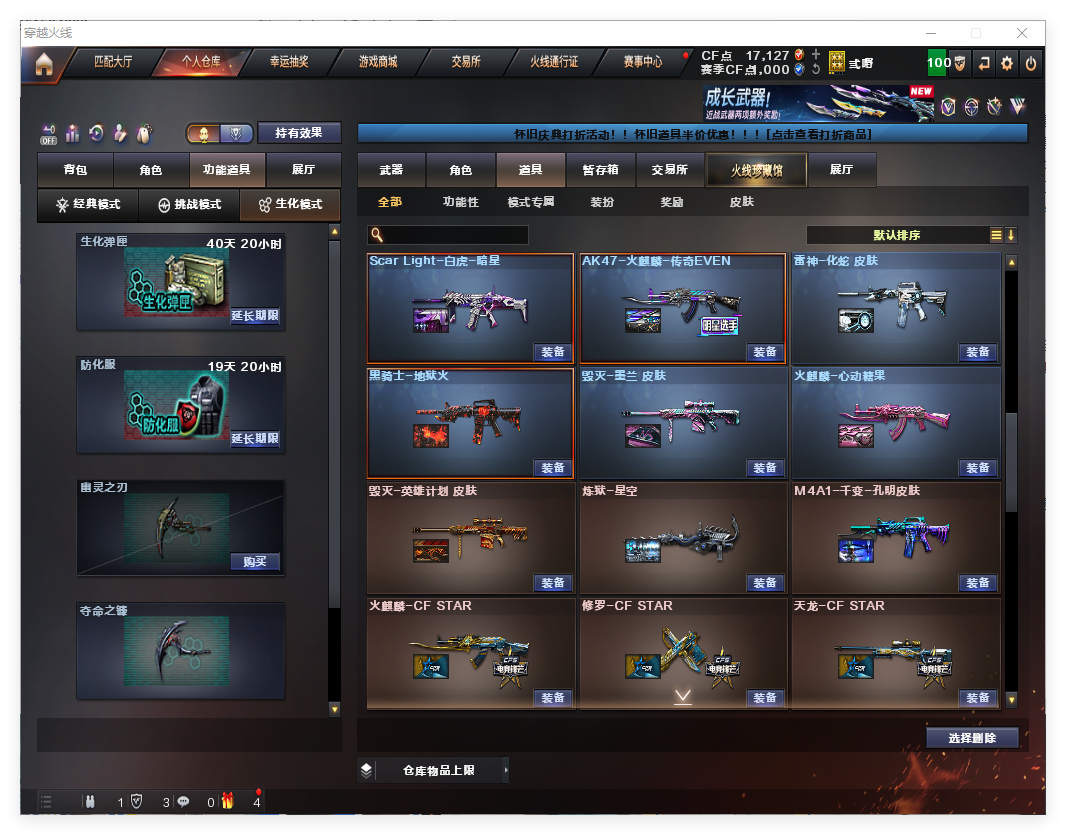Filter items by 皮肤 skins

pyautogui.click(x=741, y=202)
